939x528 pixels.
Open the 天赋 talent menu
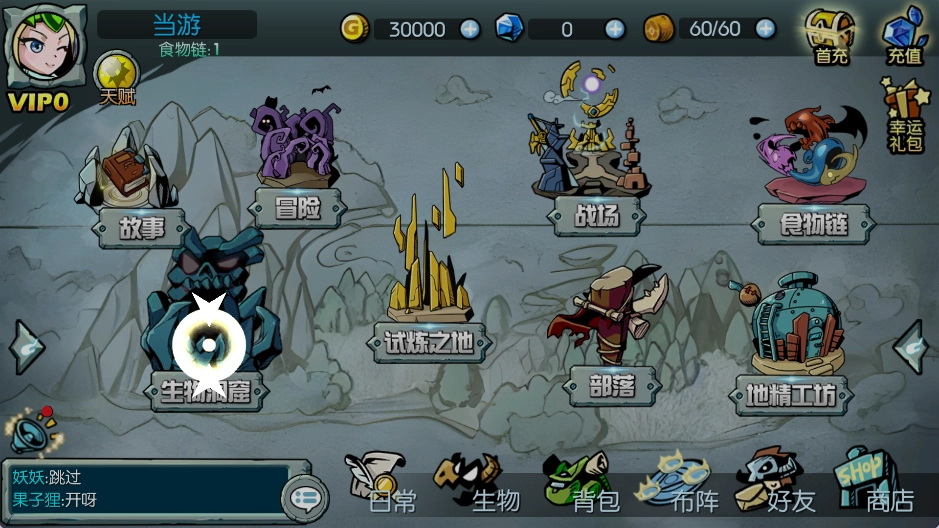pos(116,79)
